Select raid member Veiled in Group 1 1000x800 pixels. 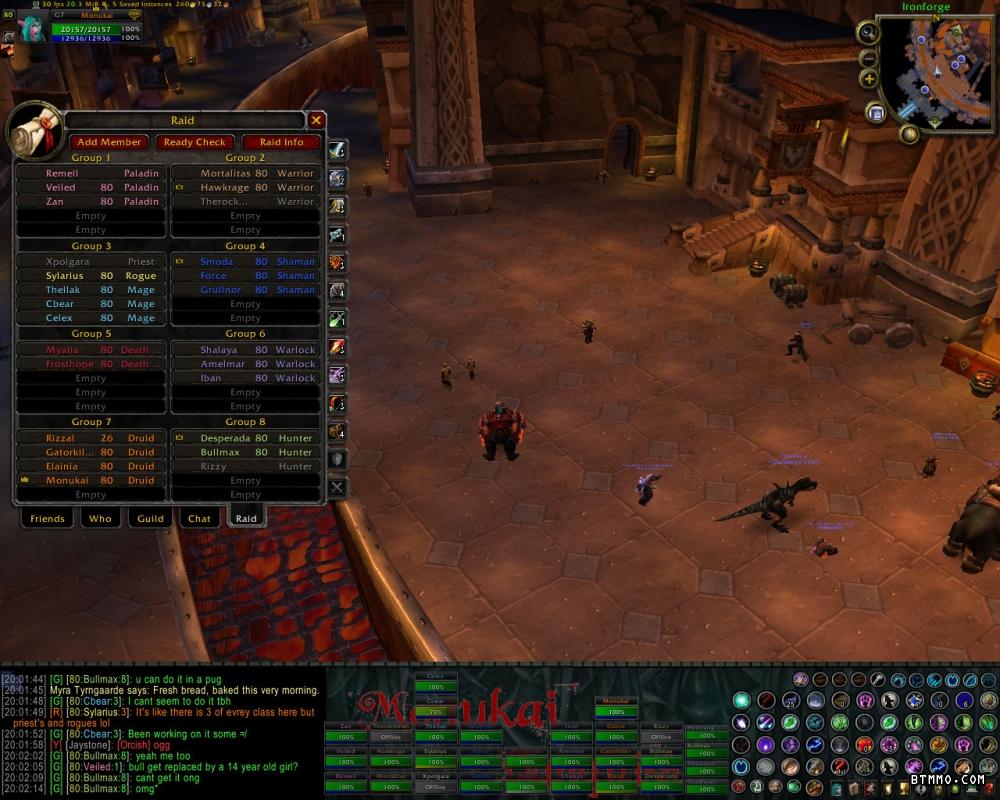click(x=91, y=187)
